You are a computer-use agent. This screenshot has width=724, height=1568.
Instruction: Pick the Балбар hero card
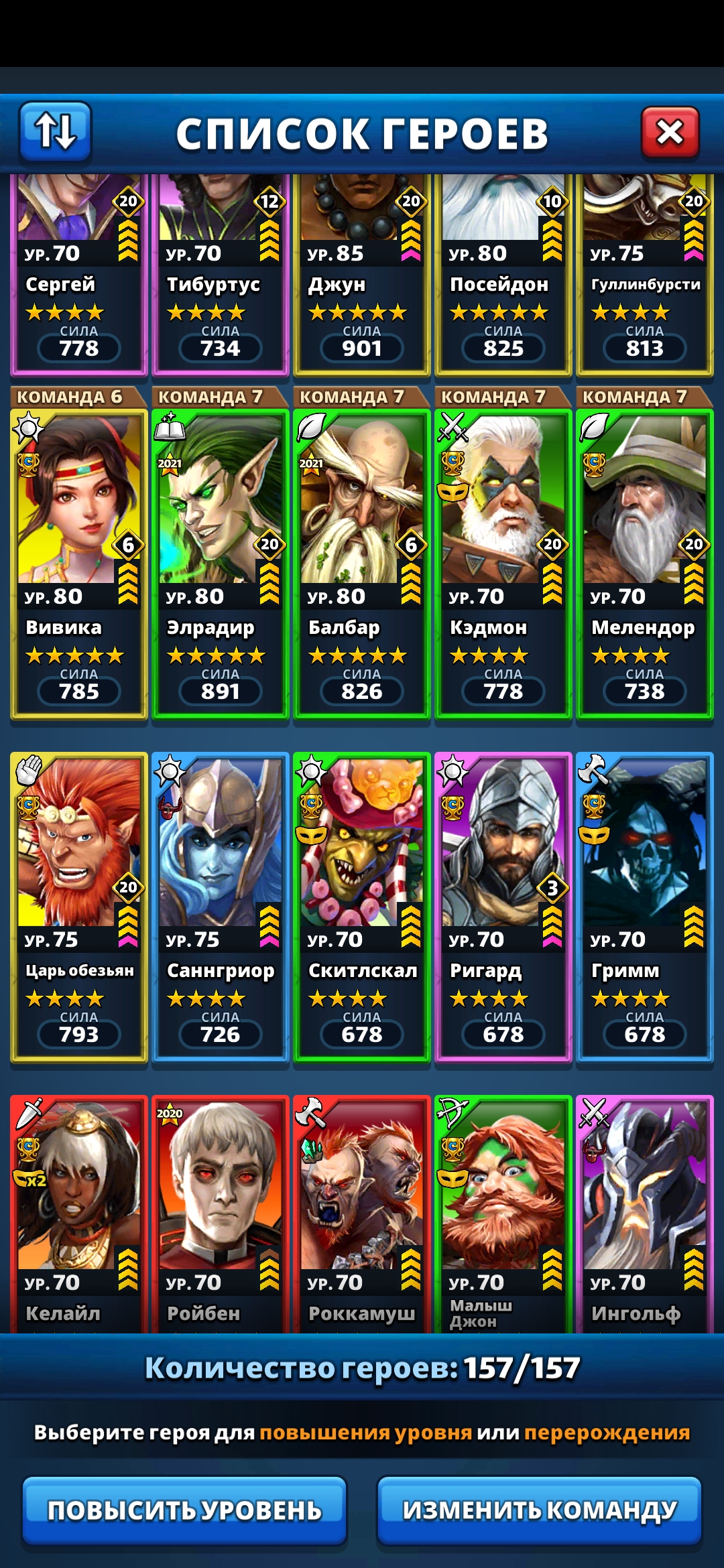362,563
